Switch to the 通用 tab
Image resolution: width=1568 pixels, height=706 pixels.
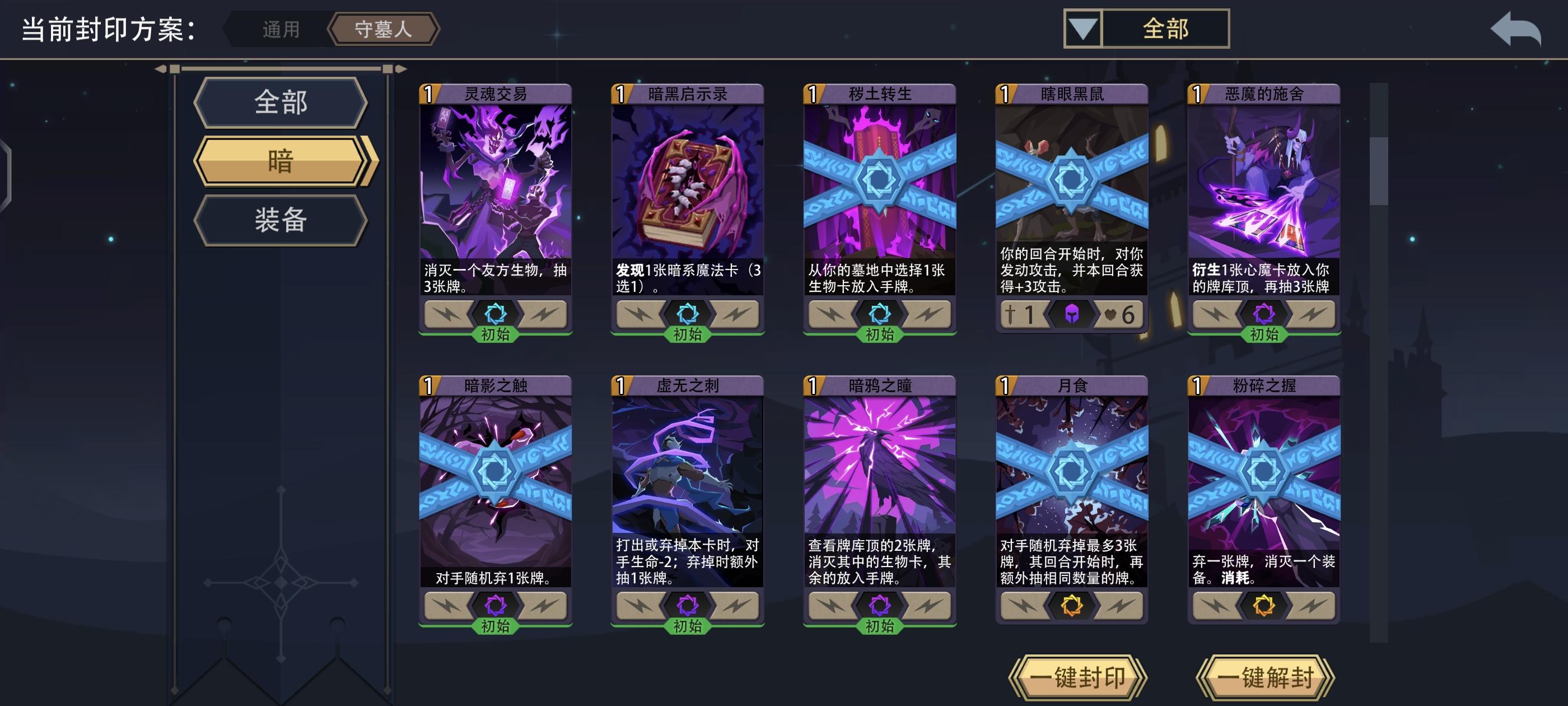pyautogui.click(x=281, y=28)
